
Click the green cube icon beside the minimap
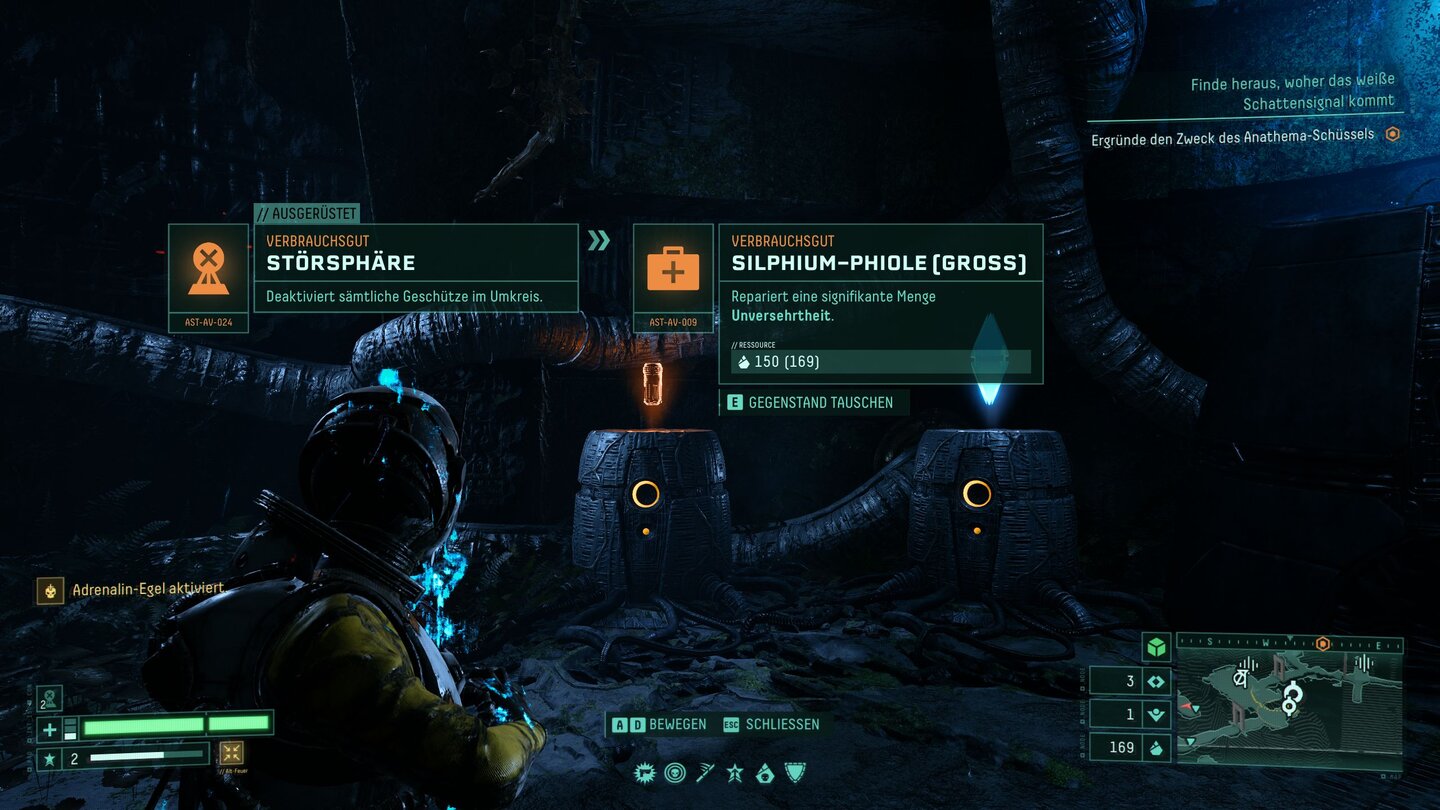[1156, 647]
